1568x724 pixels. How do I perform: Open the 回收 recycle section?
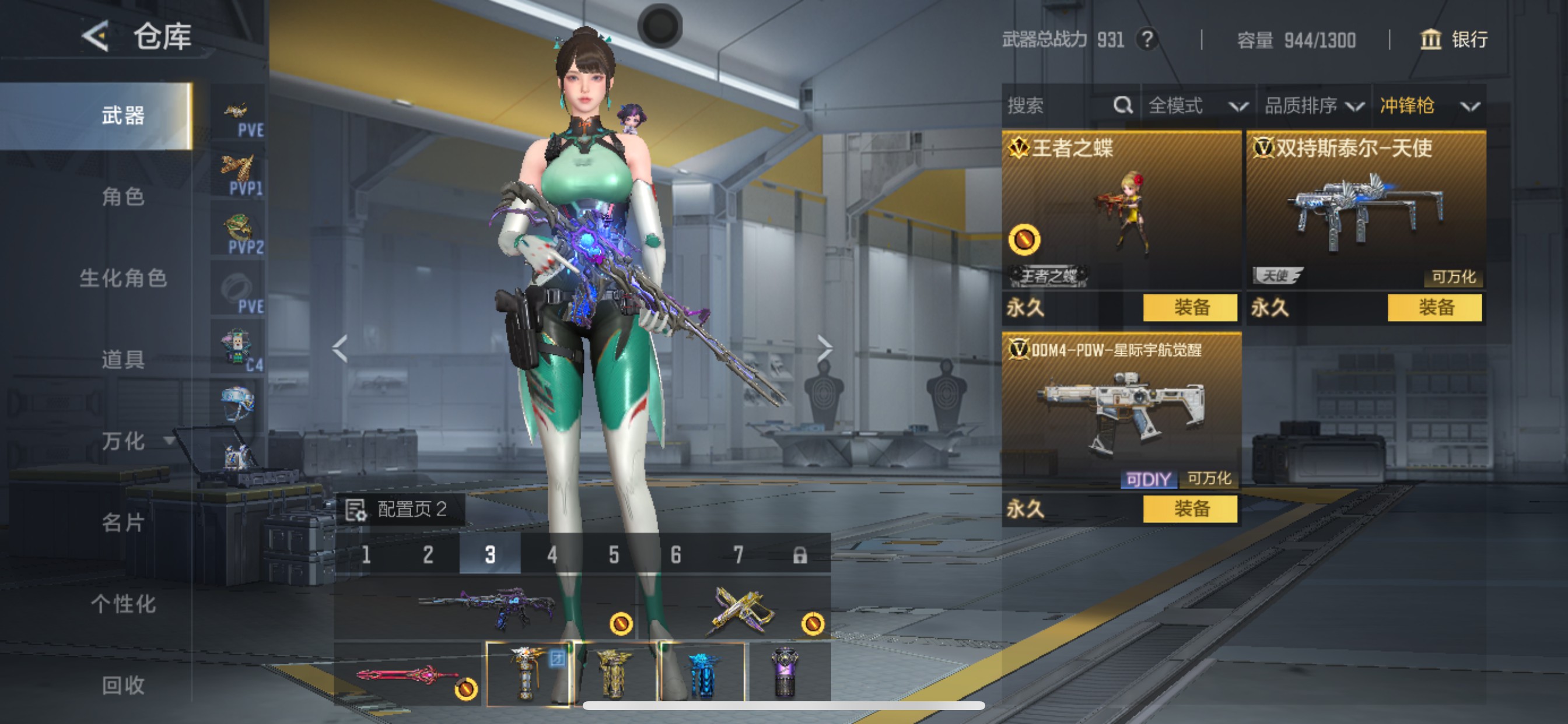click(x=123, y=685)
